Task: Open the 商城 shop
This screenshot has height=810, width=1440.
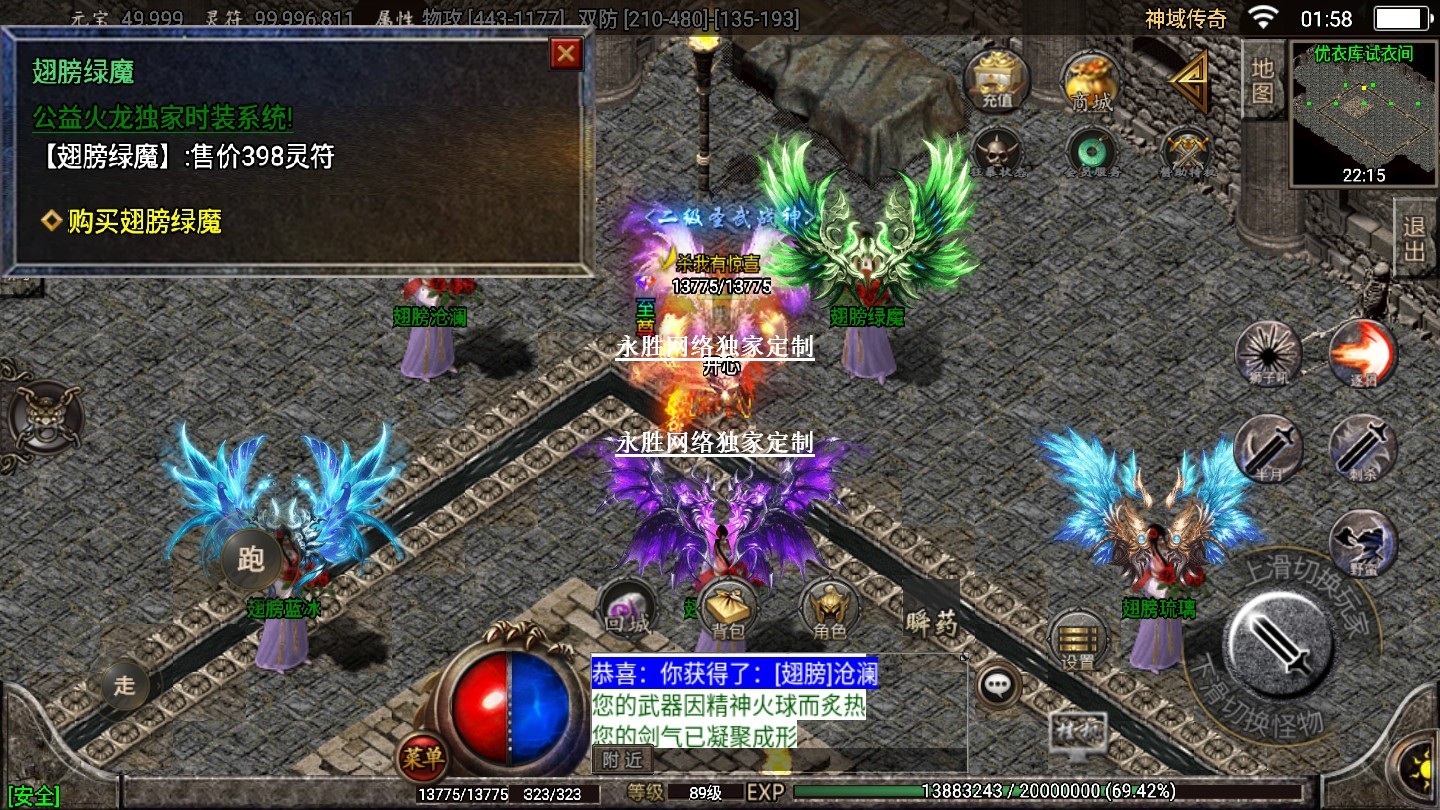Action: coord(1091,82)
